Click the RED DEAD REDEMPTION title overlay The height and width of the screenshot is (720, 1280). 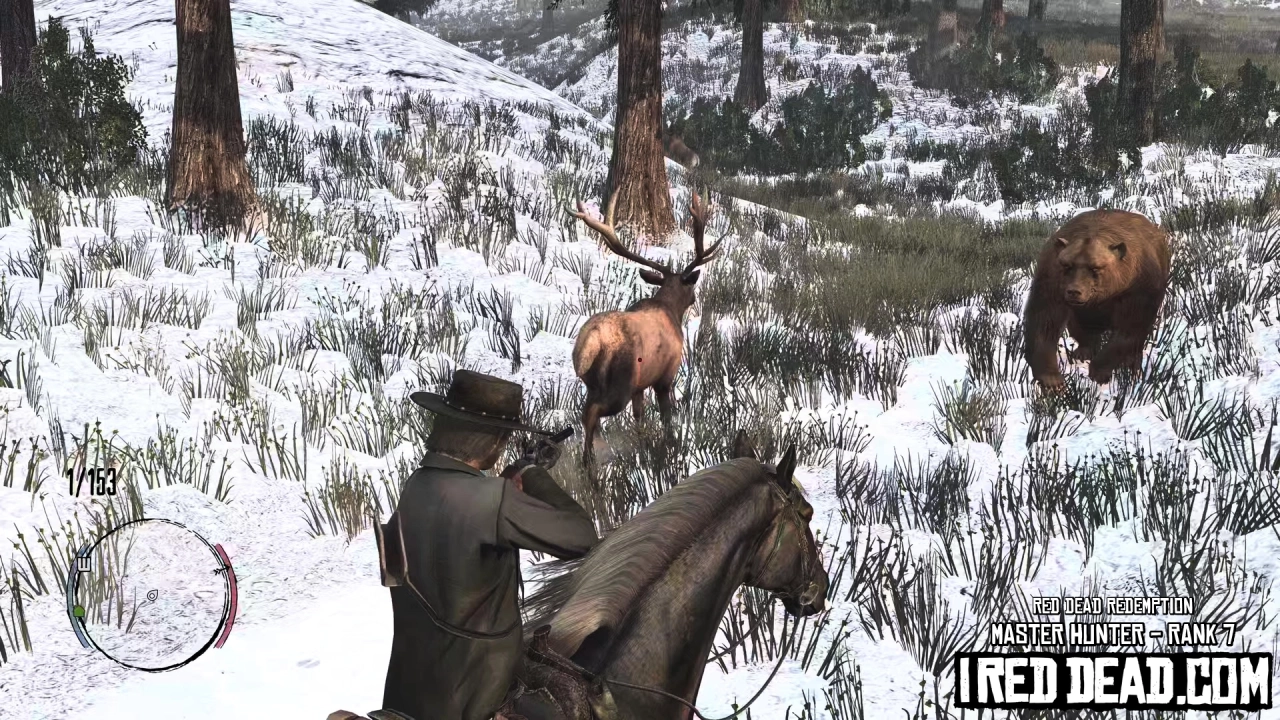coord(1113,608)
